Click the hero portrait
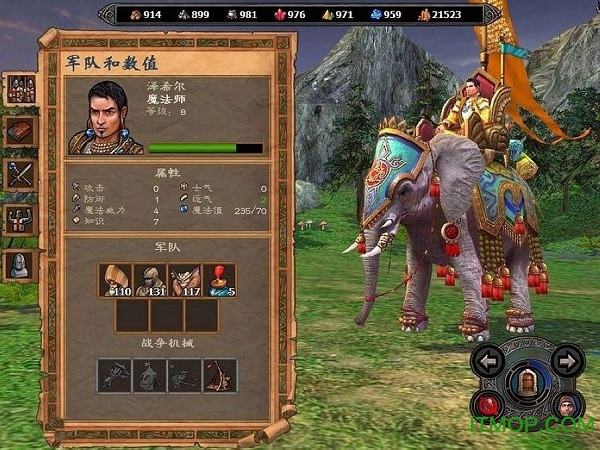This screenshot has height=450, width=600. click(x=105, y=118)
